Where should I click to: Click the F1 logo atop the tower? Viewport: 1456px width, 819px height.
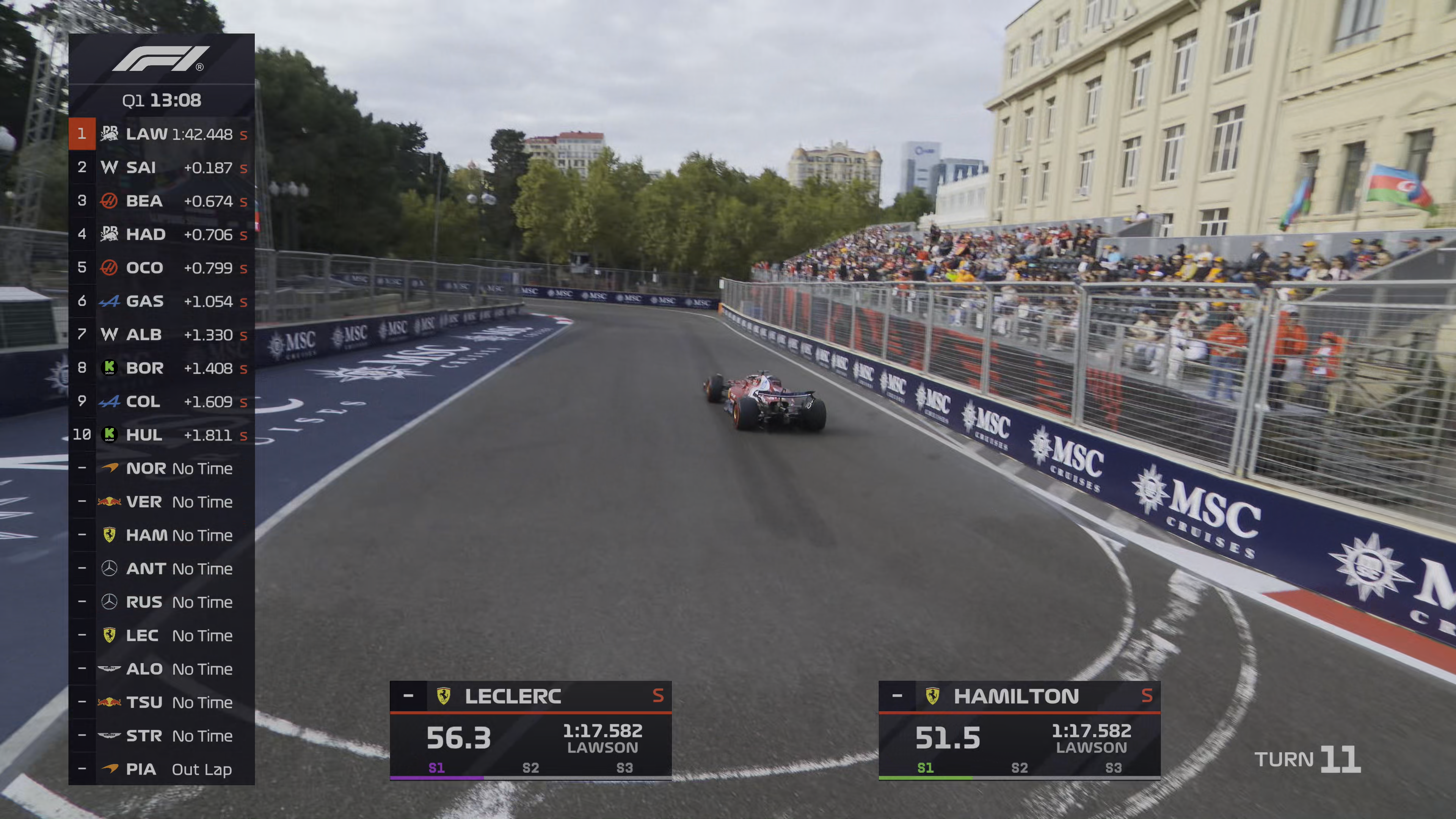(161, 59)
